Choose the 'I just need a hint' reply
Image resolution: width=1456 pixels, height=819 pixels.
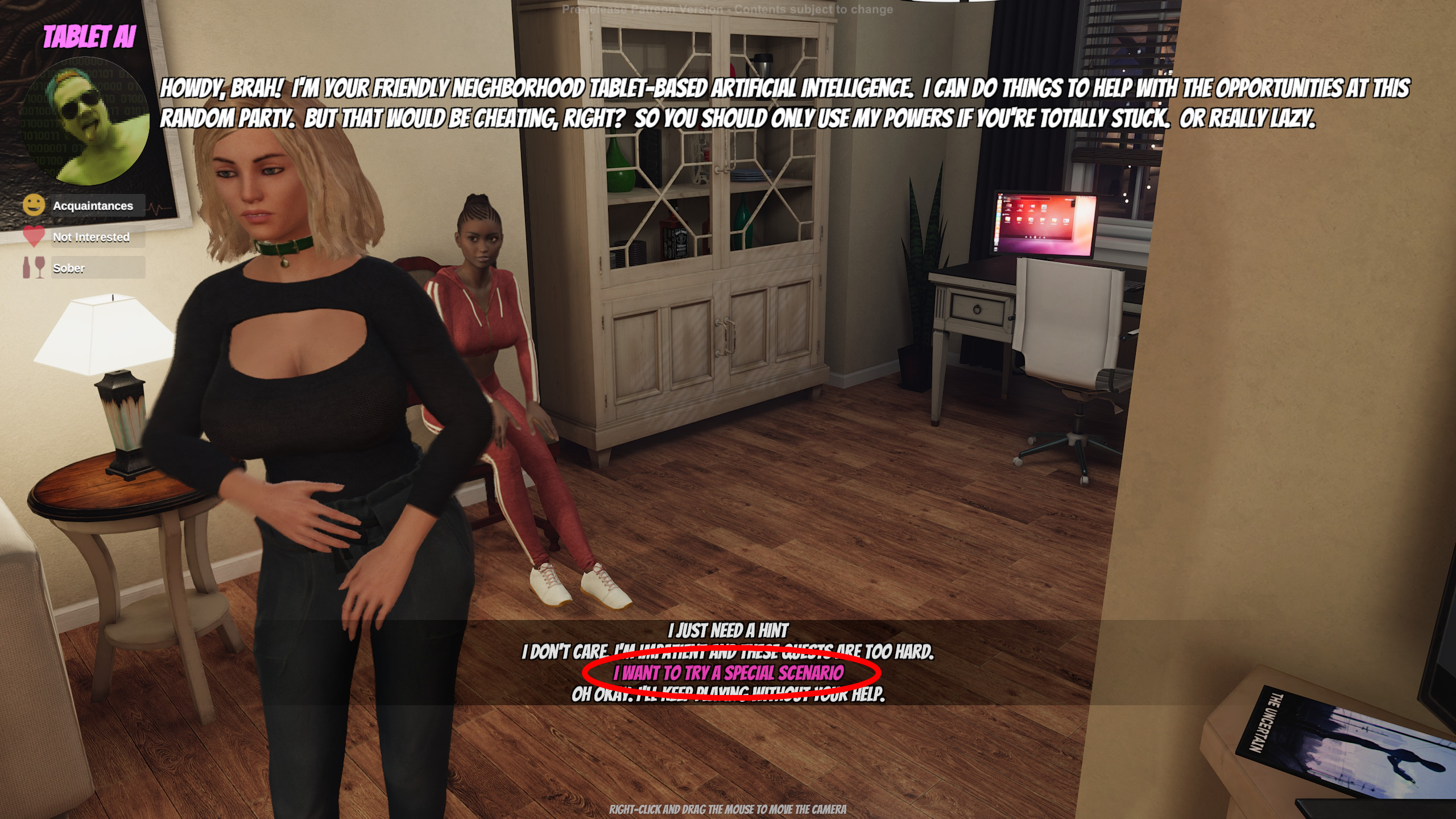[728, 631]
